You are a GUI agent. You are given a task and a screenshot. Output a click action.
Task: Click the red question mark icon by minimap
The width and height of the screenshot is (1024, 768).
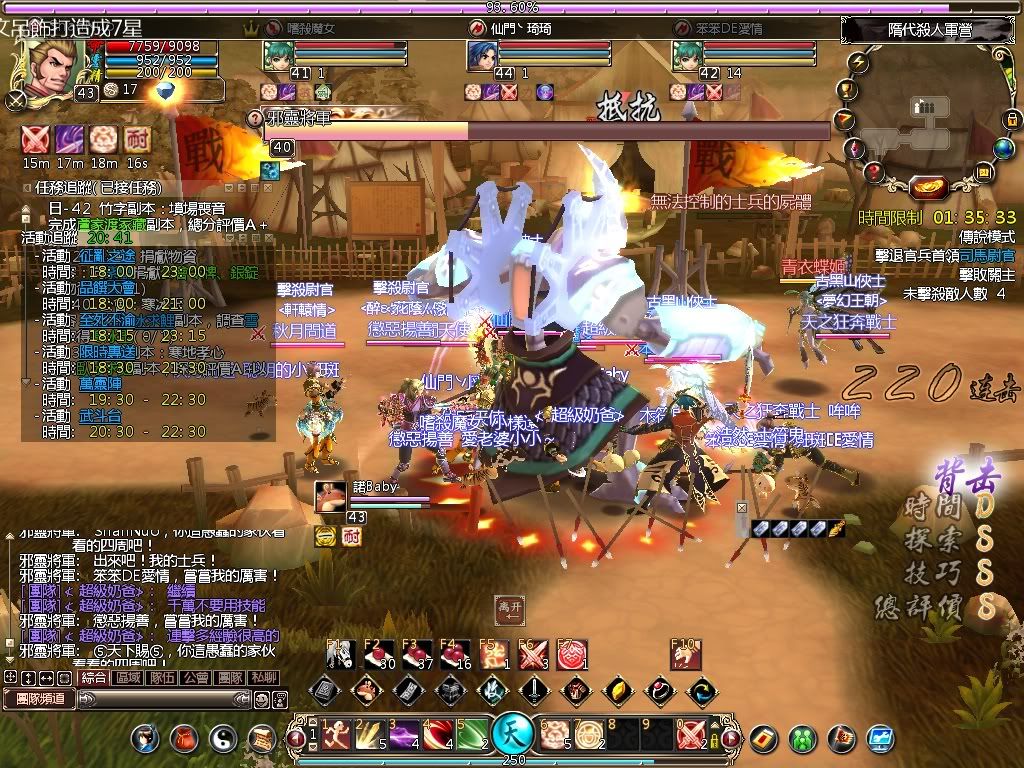click(874, 172)
